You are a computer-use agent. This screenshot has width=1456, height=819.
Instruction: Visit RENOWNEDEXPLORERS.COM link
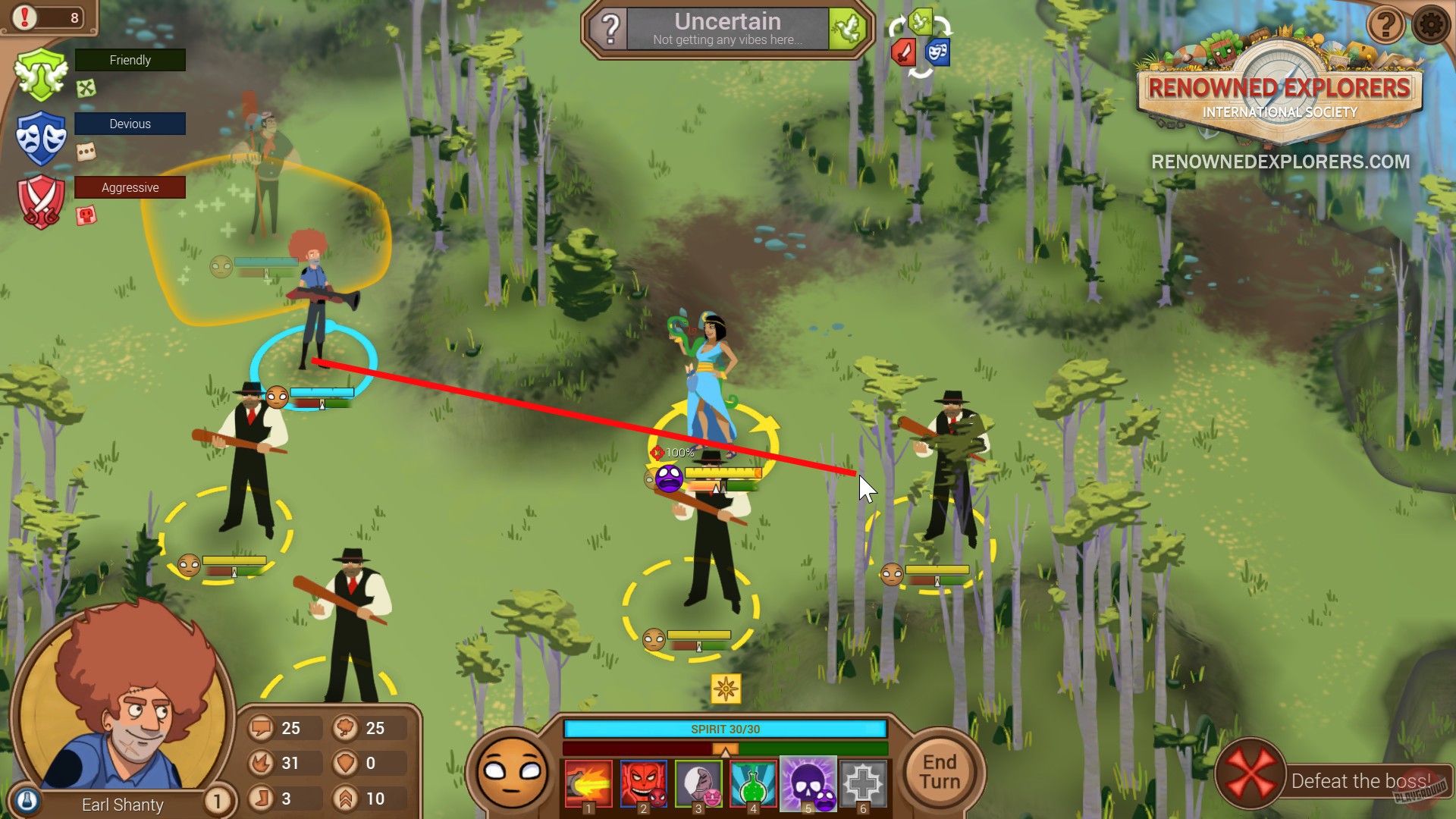point(1279,160)
